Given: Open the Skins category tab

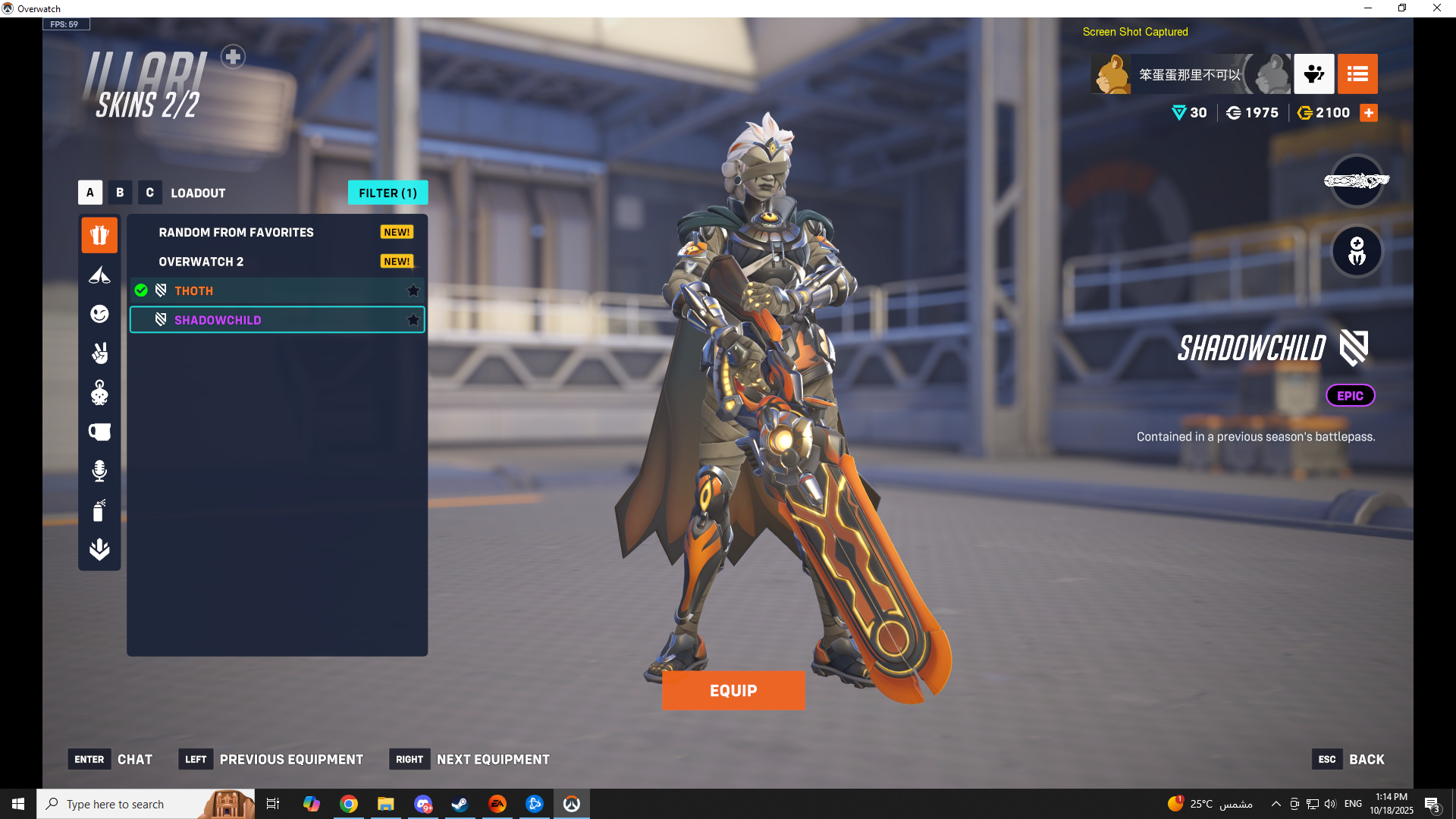Looking at the screenshot, I should (x=99, y=235).
